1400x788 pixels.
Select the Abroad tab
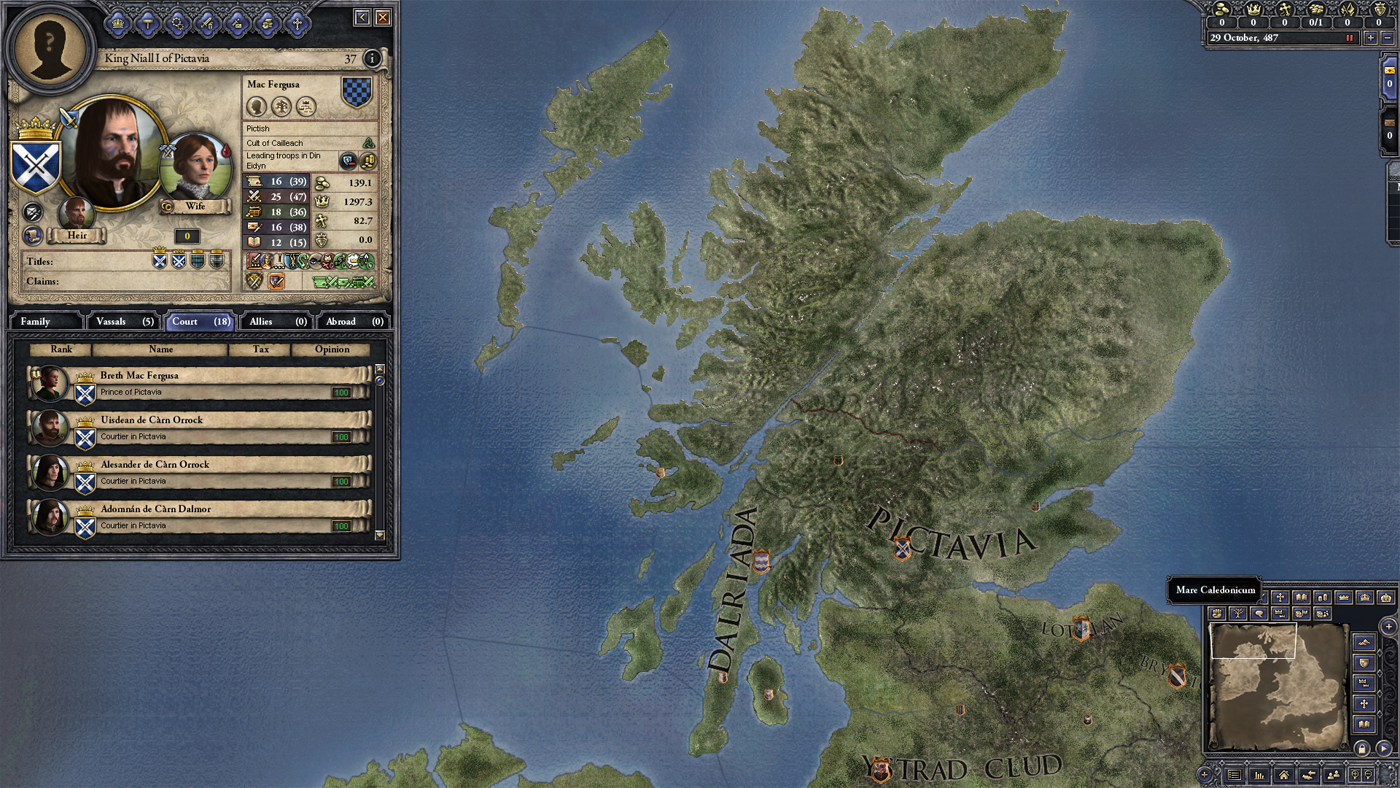coord(354,321)
